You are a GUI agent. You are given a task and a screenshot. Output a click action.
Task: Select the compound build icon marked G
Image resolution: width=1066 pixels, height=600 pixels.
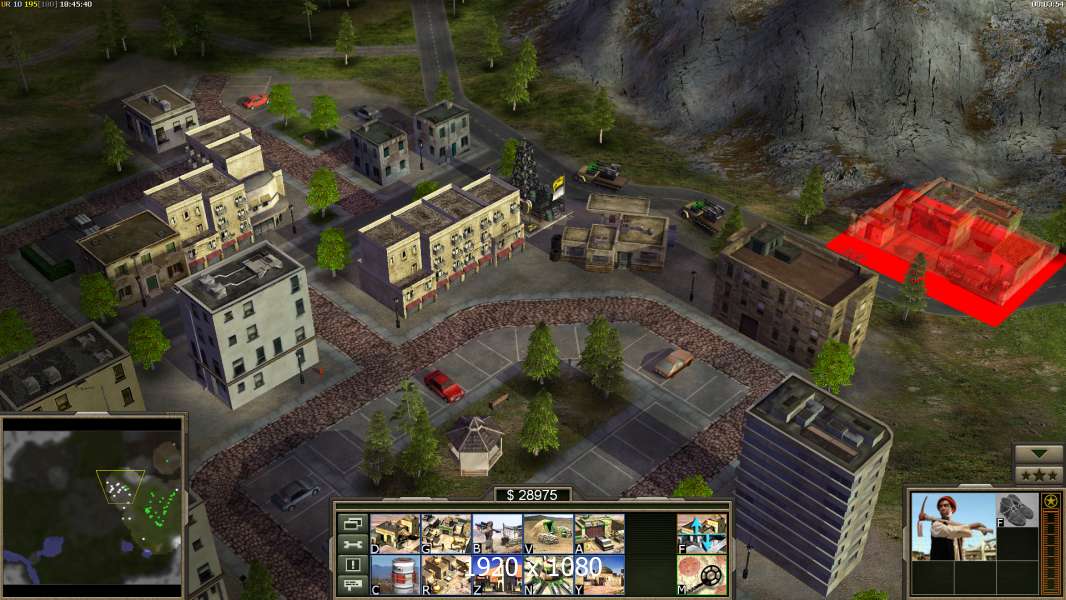pyautogui.click(x=446, y=533)
